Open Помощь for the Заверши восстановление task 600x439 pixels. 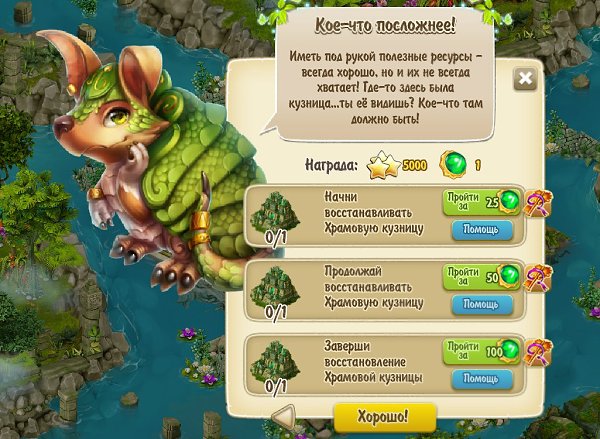click(x=482, y=380)
